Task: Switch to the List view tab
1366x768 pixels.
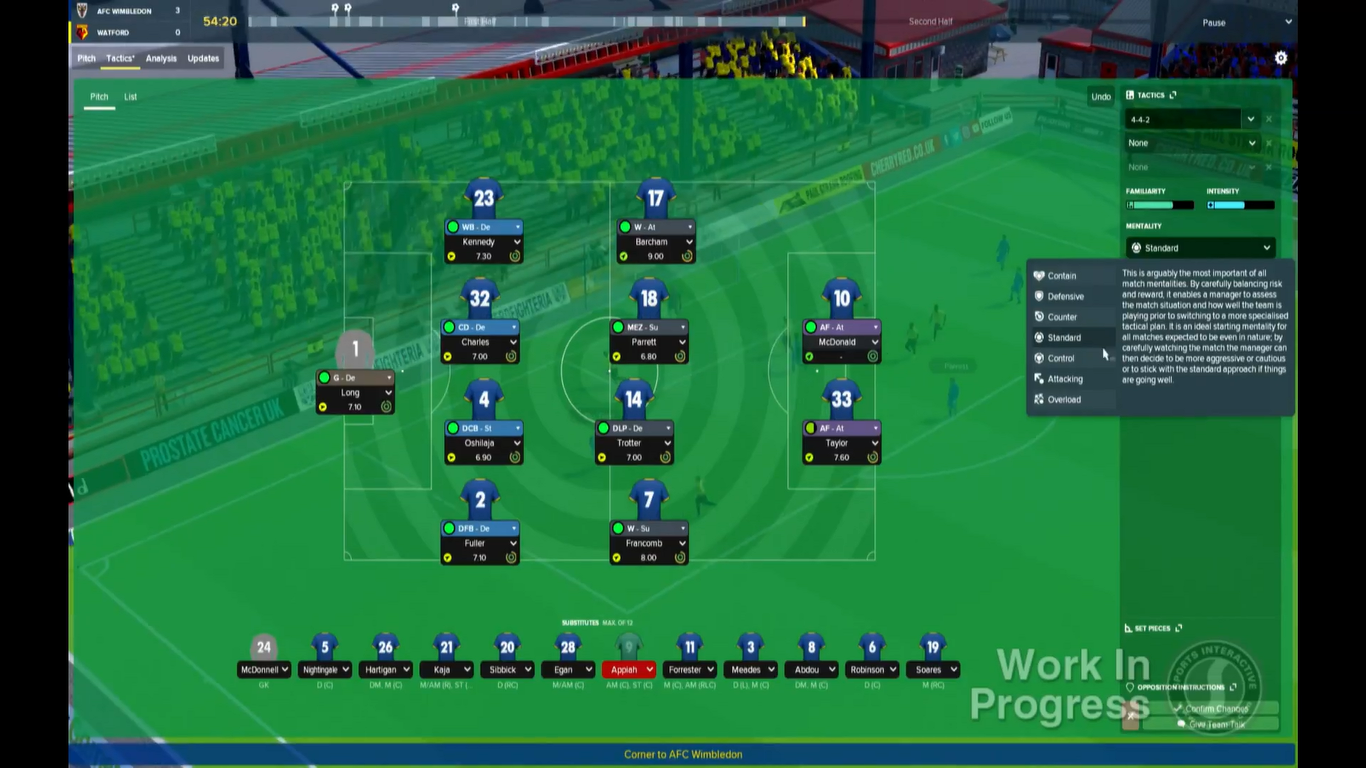Action: (130, 96)
